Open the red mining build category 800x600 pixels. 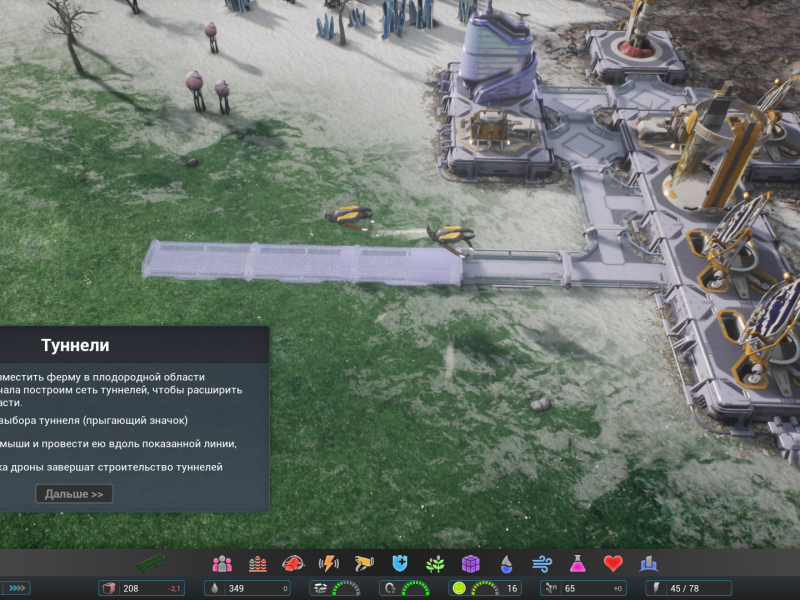tap(293, 564)
